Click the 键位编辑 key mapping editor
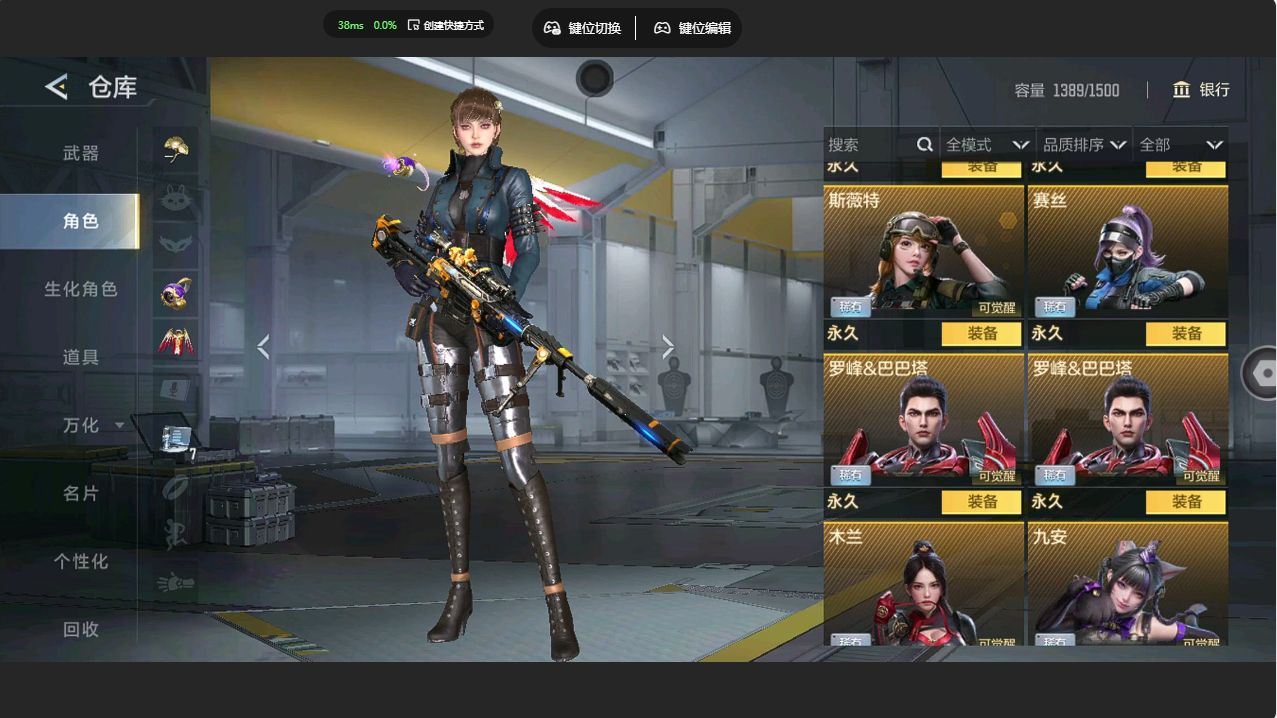Viewport: 1277px width, 718px height. coord(692,28)
